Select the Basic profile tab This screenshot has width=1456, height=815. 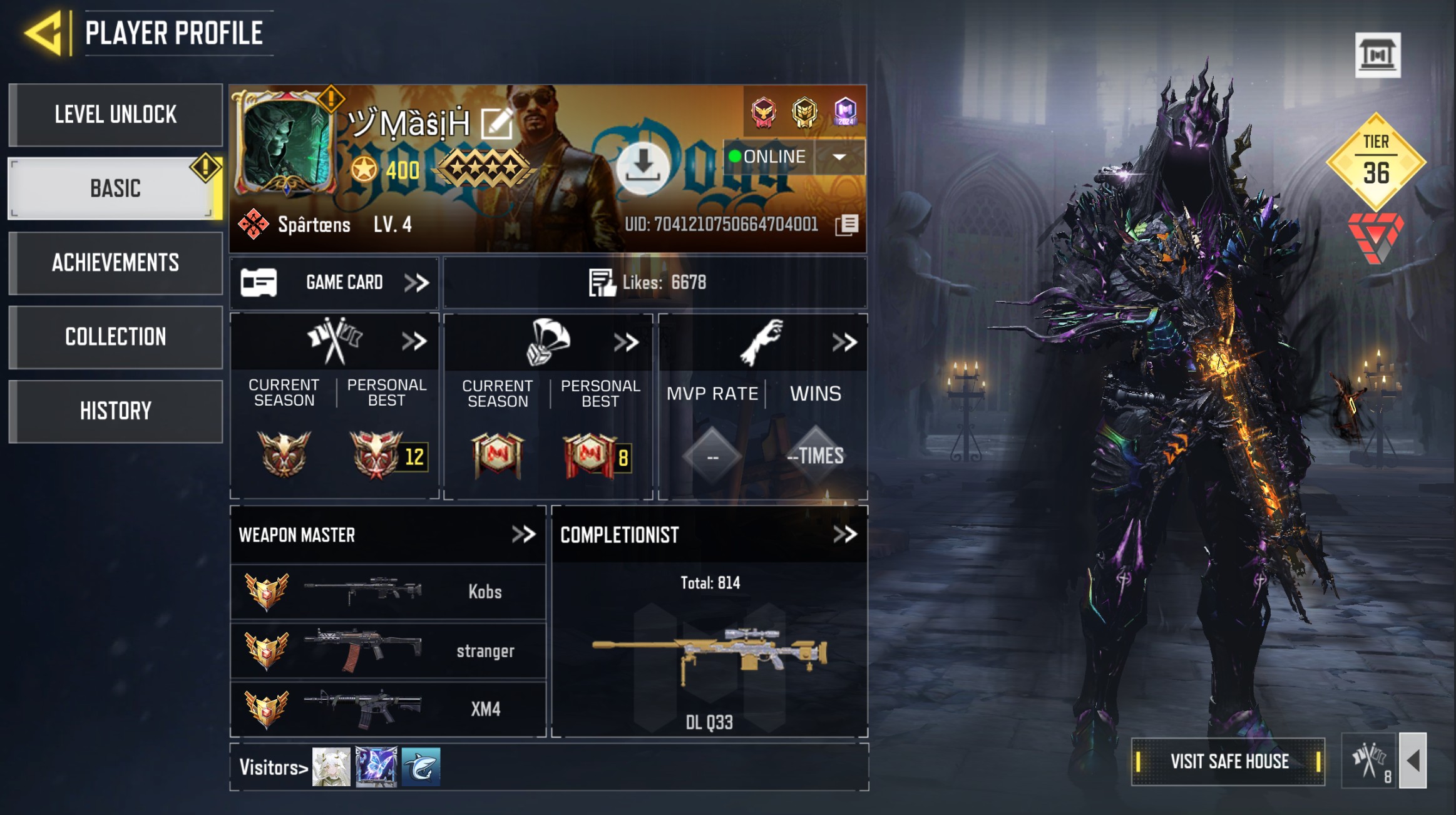(116, 188)
